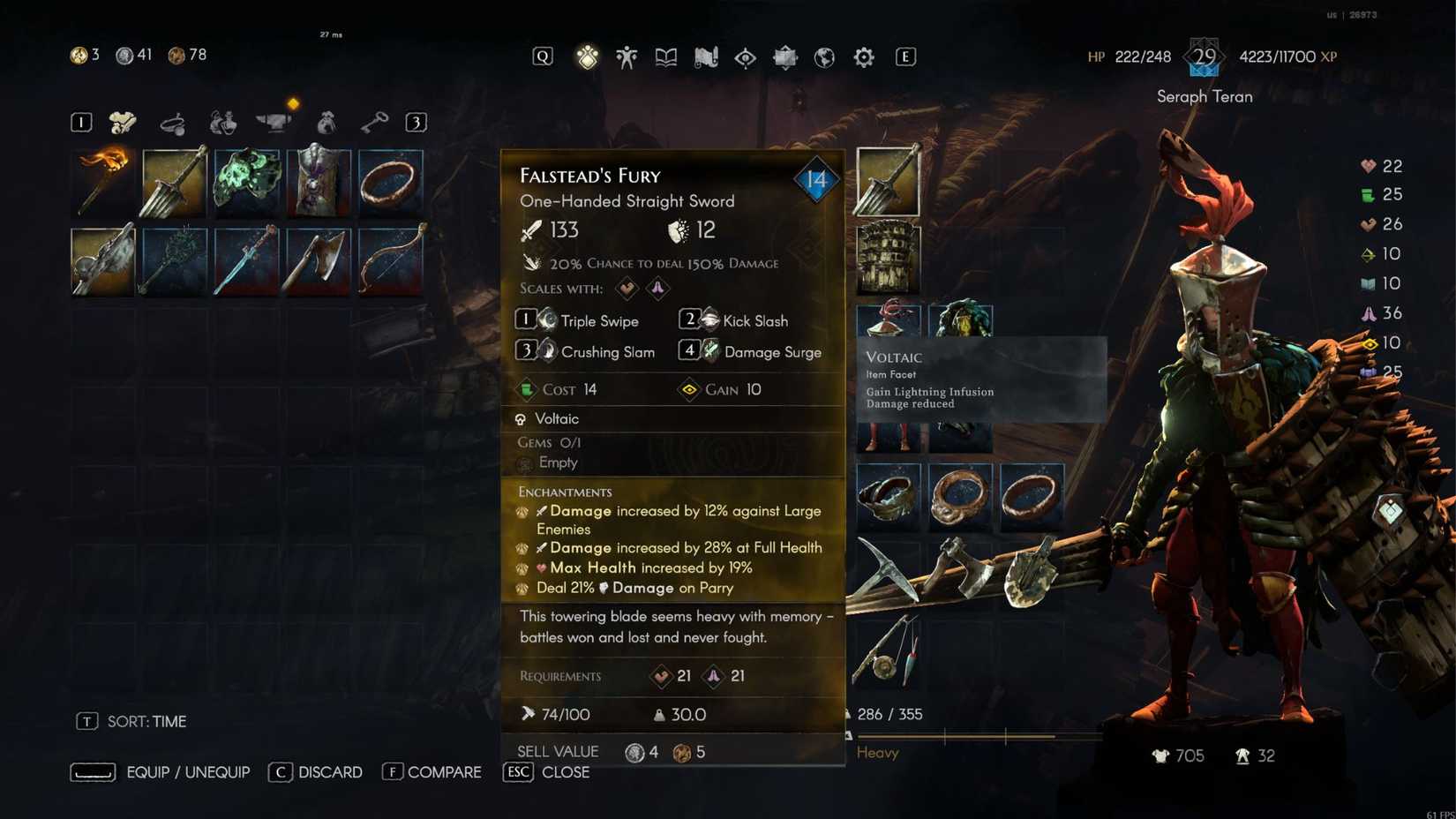Select the Voltaic item facet row
The width and height of the screenshot is (1456, 819).
556,418
